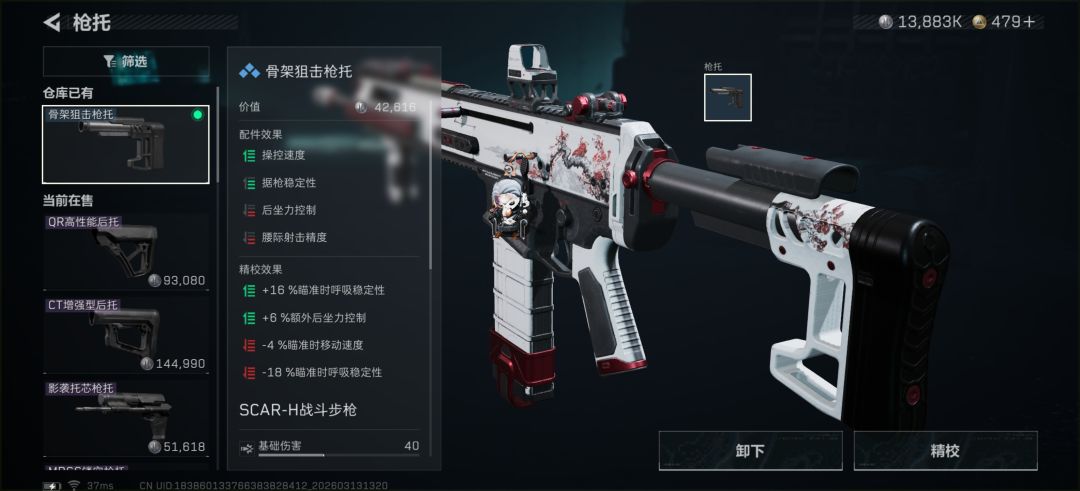
Task: Select the owned 骨架狙击枪托 stock
Action: [x=126, y=144]
